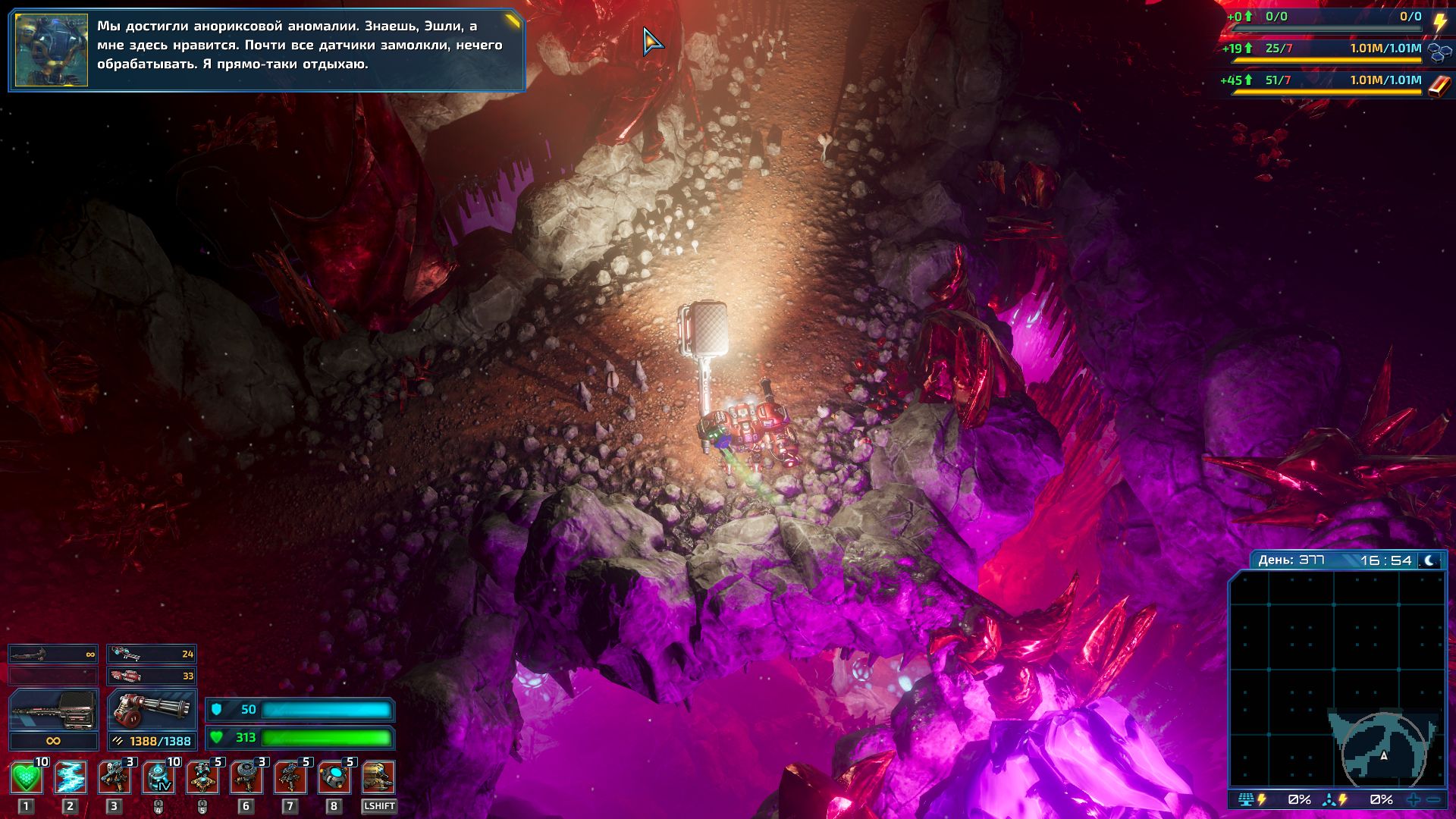Select the large hammer melee weapon
This screenshot has height=819, width=1456.
tap(53, 711)
